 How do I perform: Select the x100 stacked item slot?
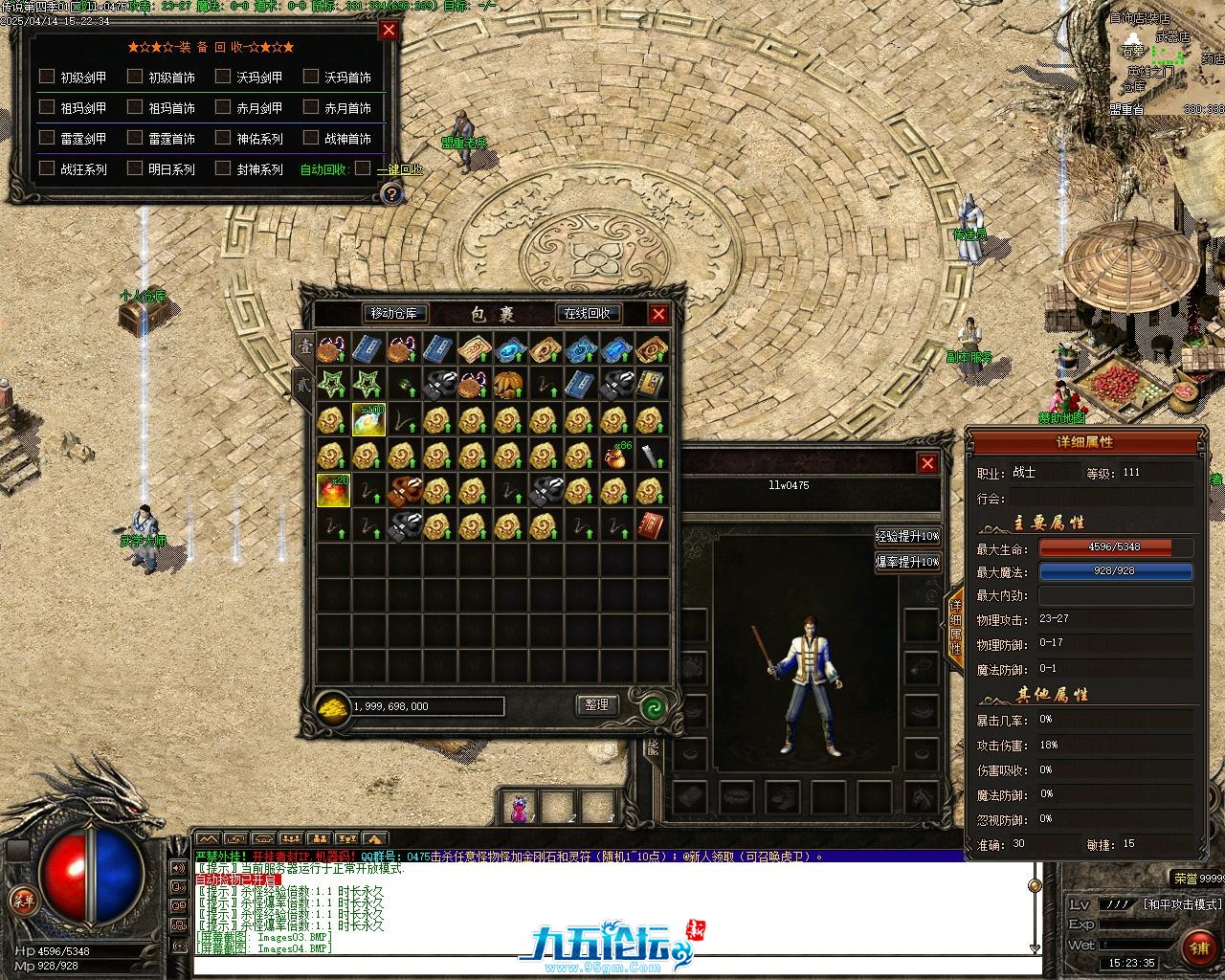368,419
